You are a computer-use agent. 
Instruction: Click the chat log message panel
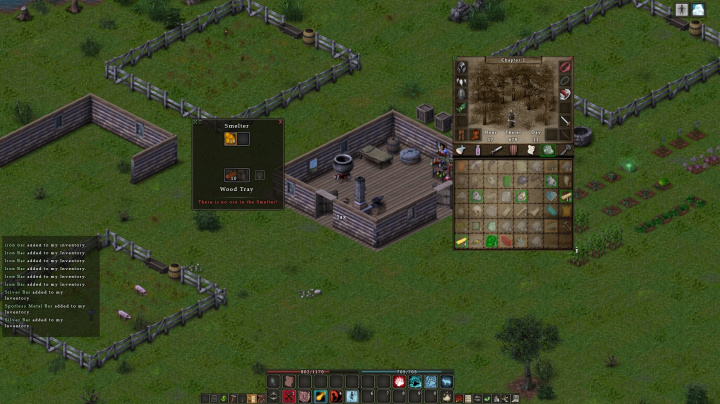(50, 285)
